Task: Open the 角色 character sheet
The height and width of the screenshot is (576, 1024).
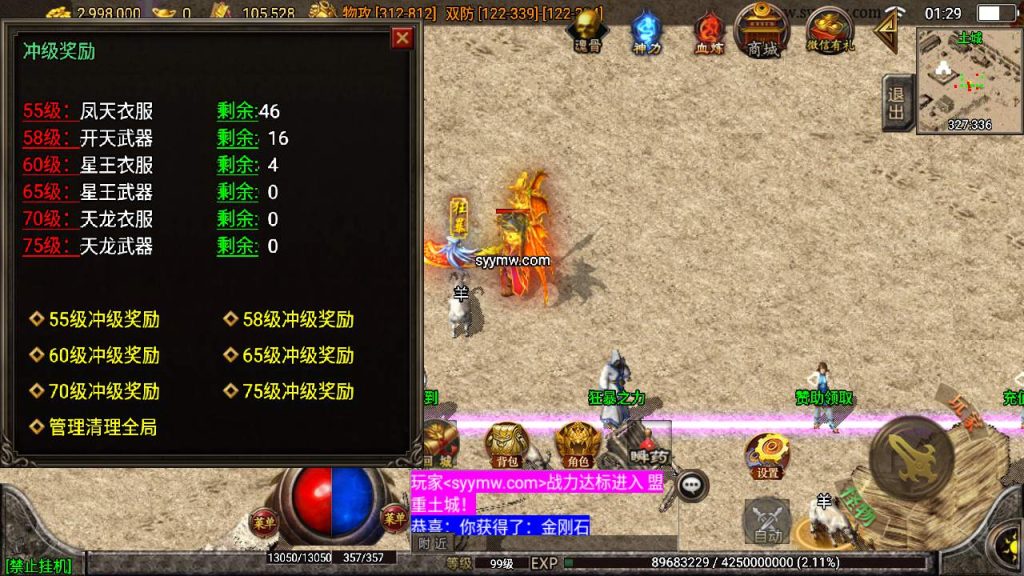Action: [577, 444]
